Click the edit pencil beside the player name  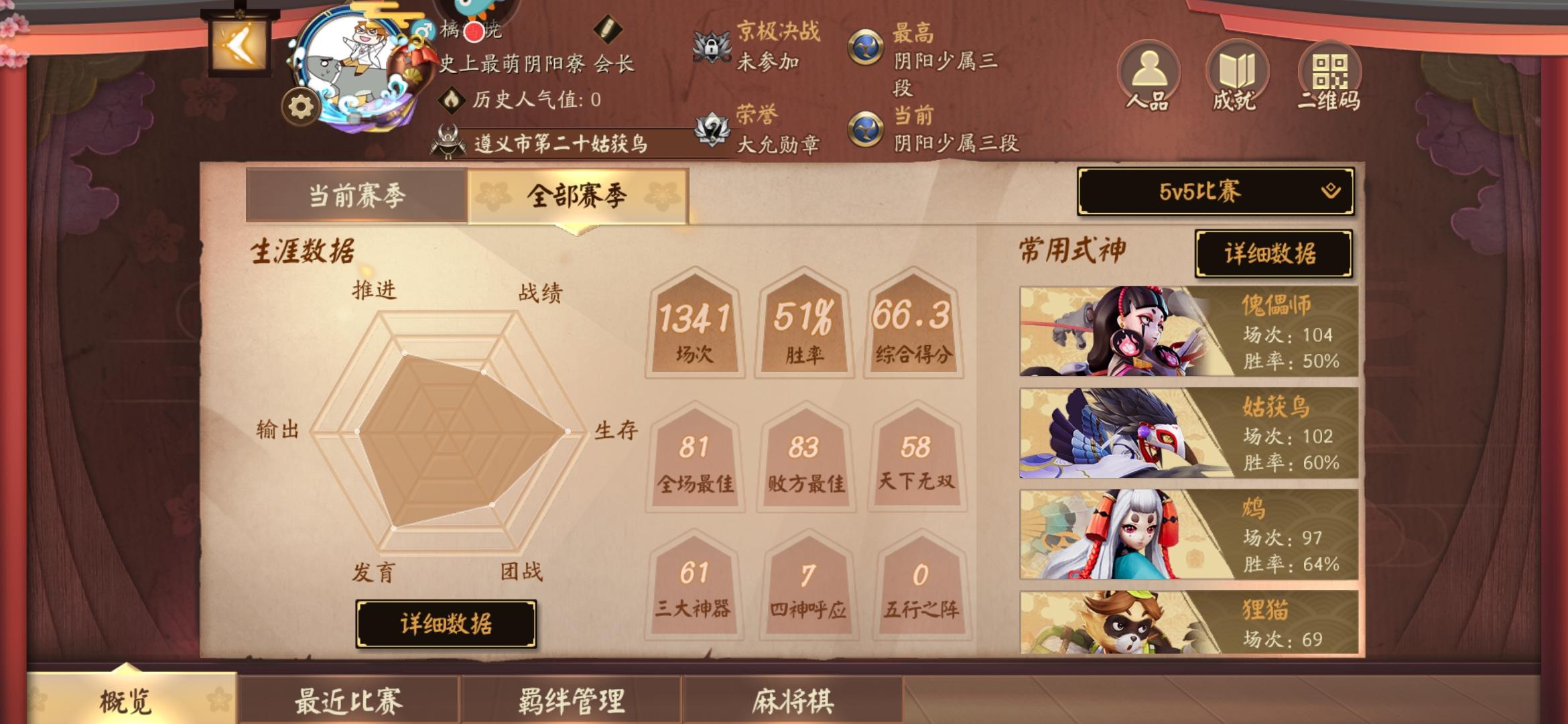point(608,29)
